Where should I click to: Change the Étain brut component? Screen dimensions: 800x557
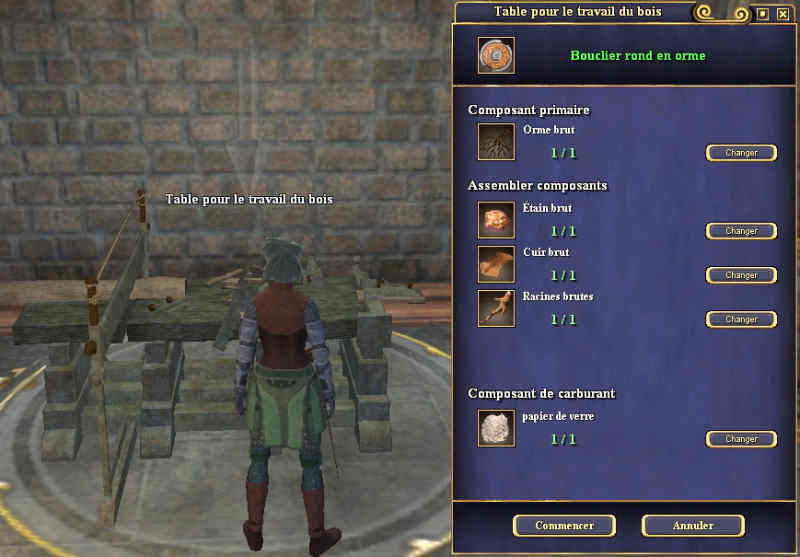[x=741, y=231]
